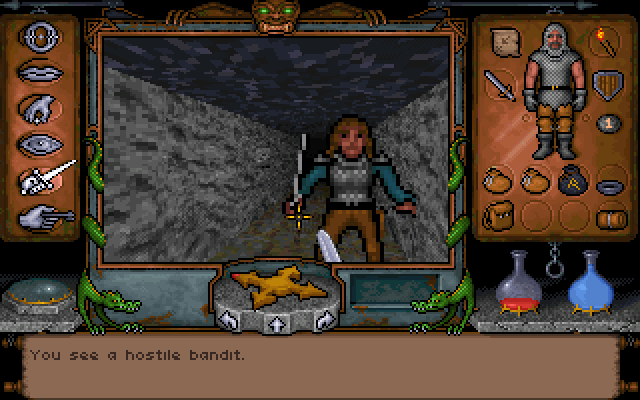
Task: Click the turn-right arrow below compass
Action: (323, 320)
